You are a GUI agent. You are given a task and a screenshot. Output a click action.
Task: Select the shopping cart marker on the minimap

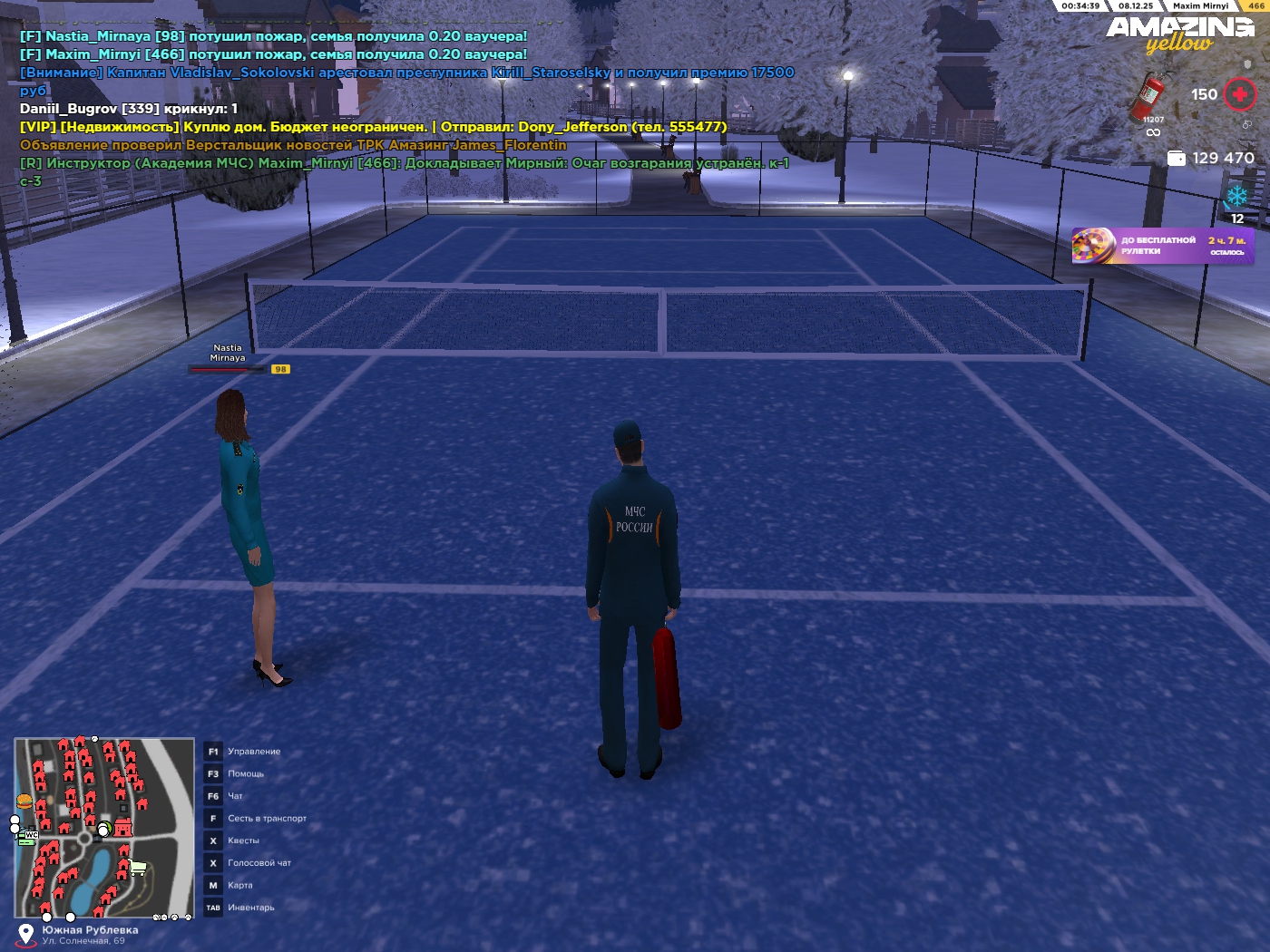(x=138, y=868)
